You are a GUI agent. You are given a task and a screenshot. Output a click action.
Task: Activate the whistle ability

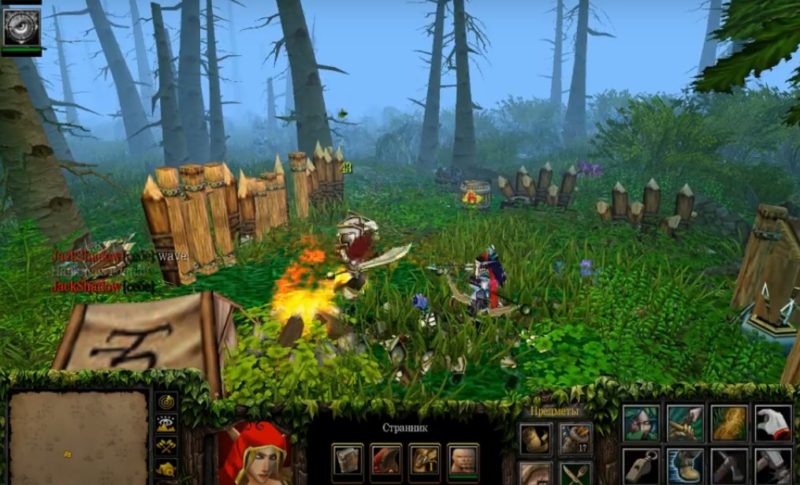(x=641, y=466)
